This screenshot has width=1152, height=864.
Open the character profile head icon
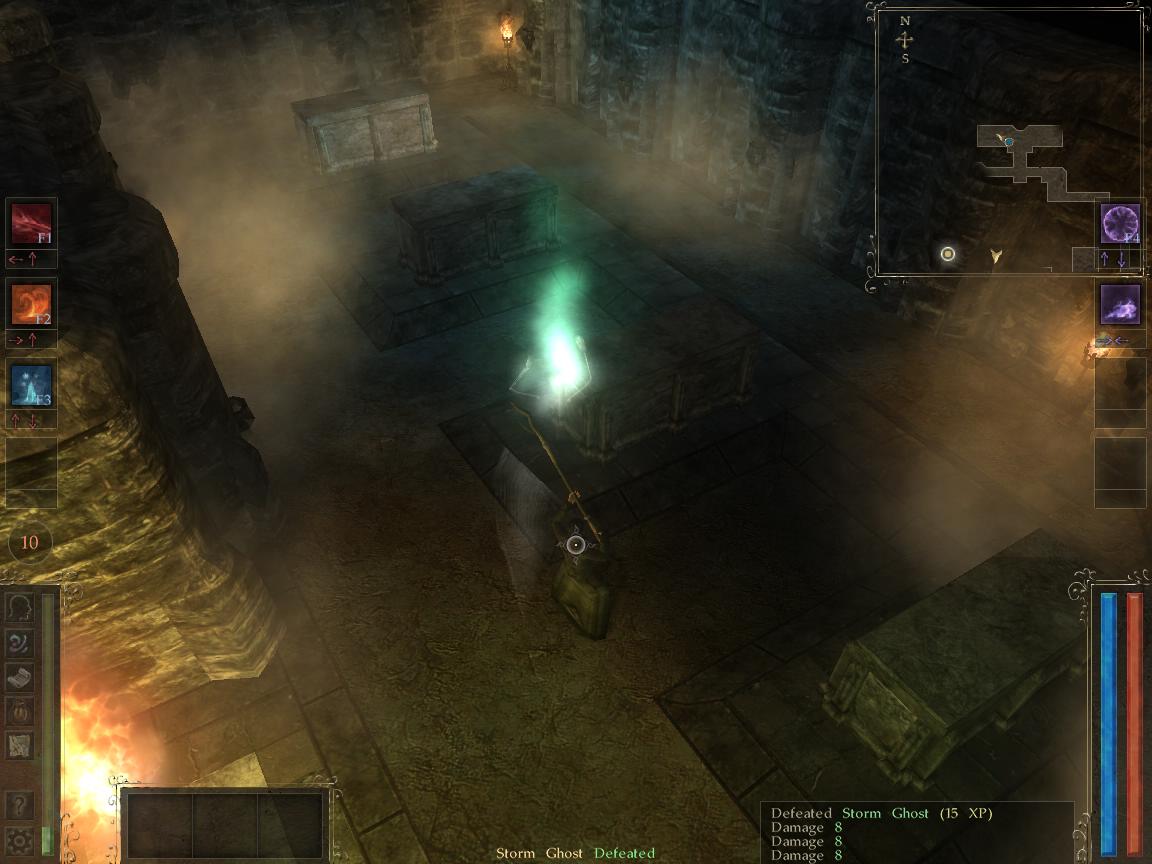(x=20, y=607)
